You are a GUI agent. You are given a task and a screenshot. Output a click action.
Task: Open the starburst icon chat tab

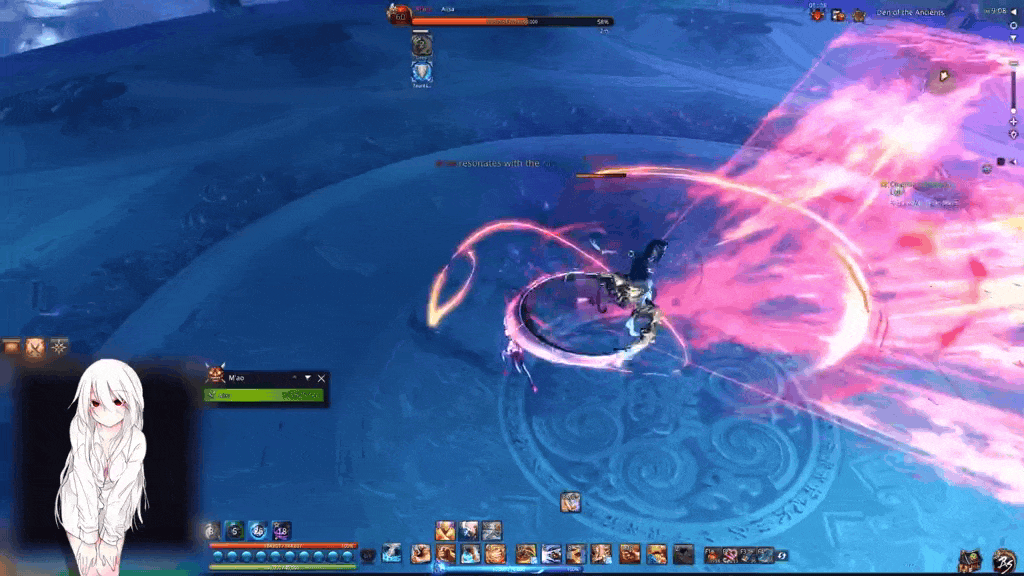point(60,346)
